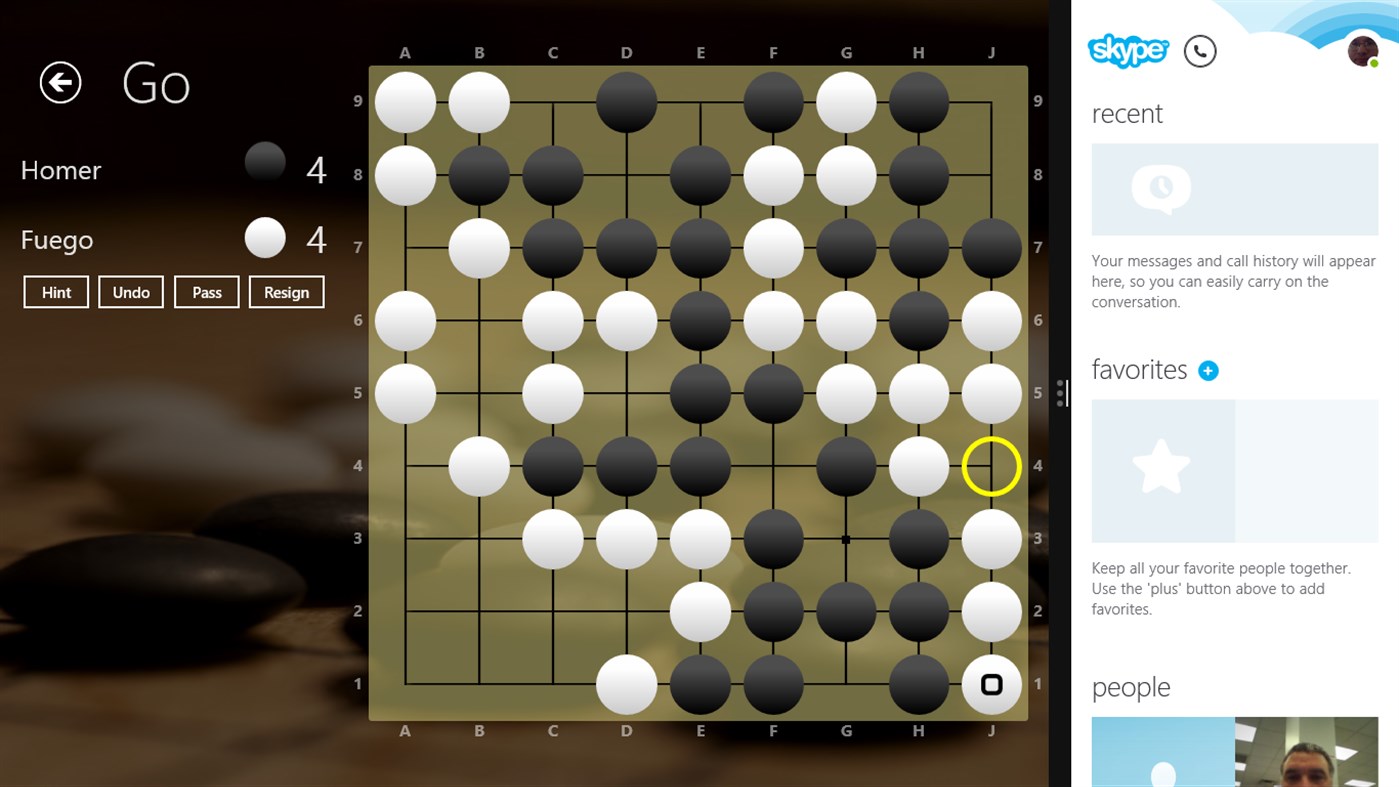The height and width of the screenshot is (787, 1399).
Task: Open the Skype dialer phone icon
Action: coord(1200,51)
